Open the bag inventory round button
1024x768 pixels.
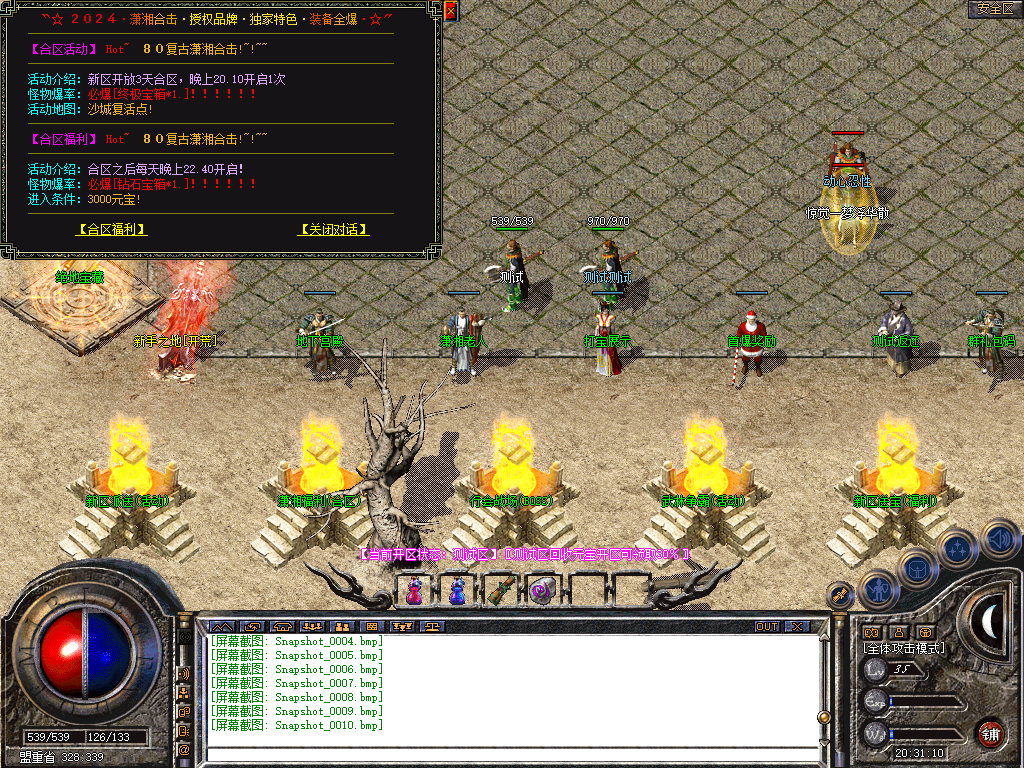[917, 567]
